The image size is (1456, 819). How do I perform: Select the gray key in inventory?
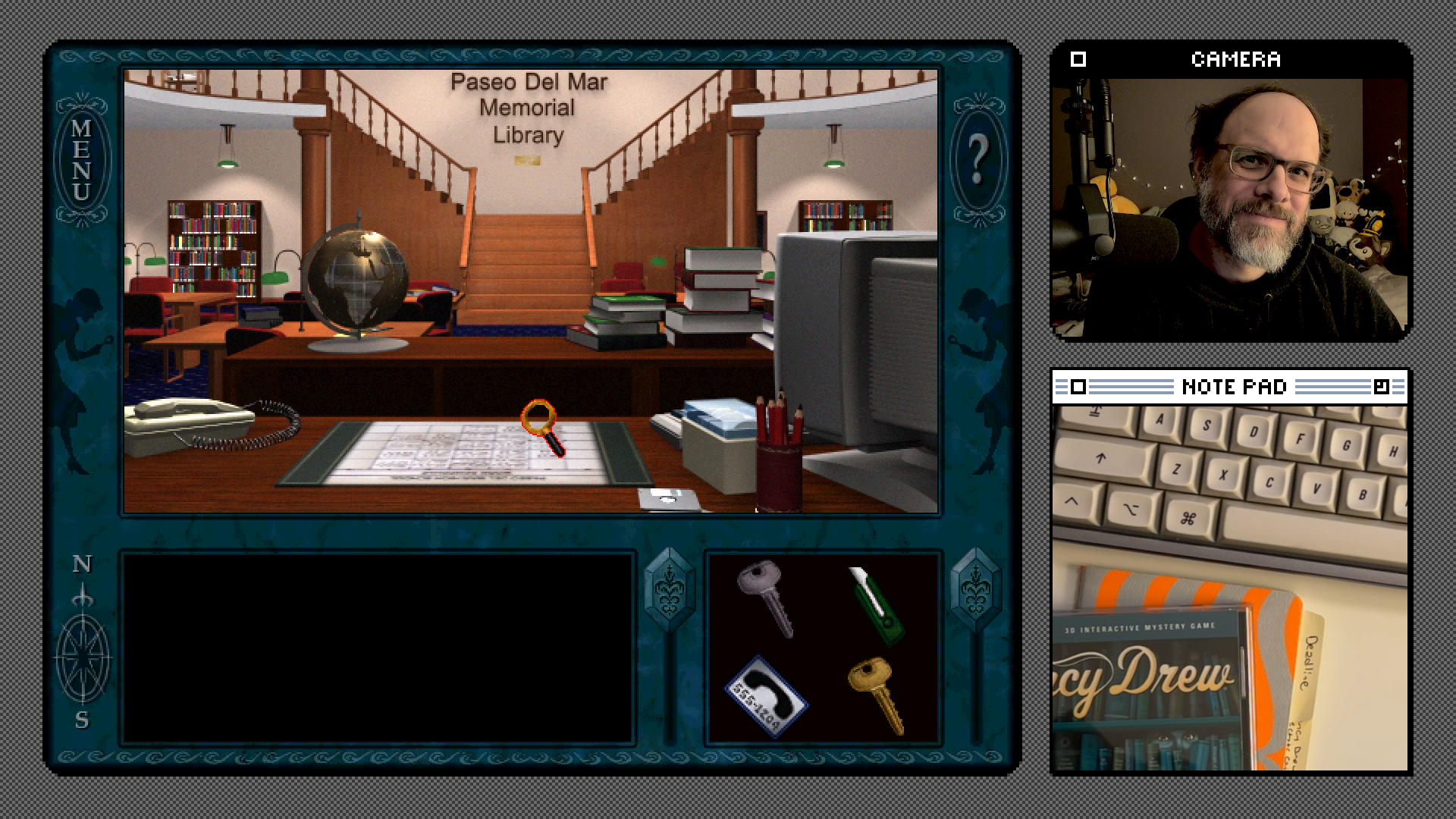coord(766,598)
